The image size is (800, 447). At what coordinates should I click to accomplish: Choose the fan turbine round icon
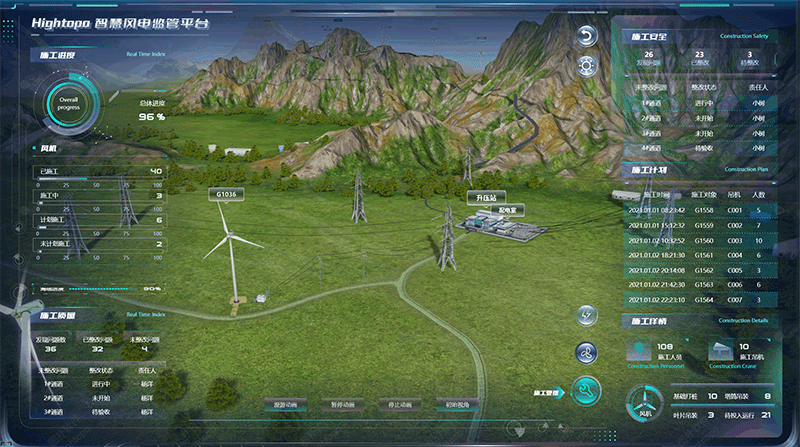587,352
